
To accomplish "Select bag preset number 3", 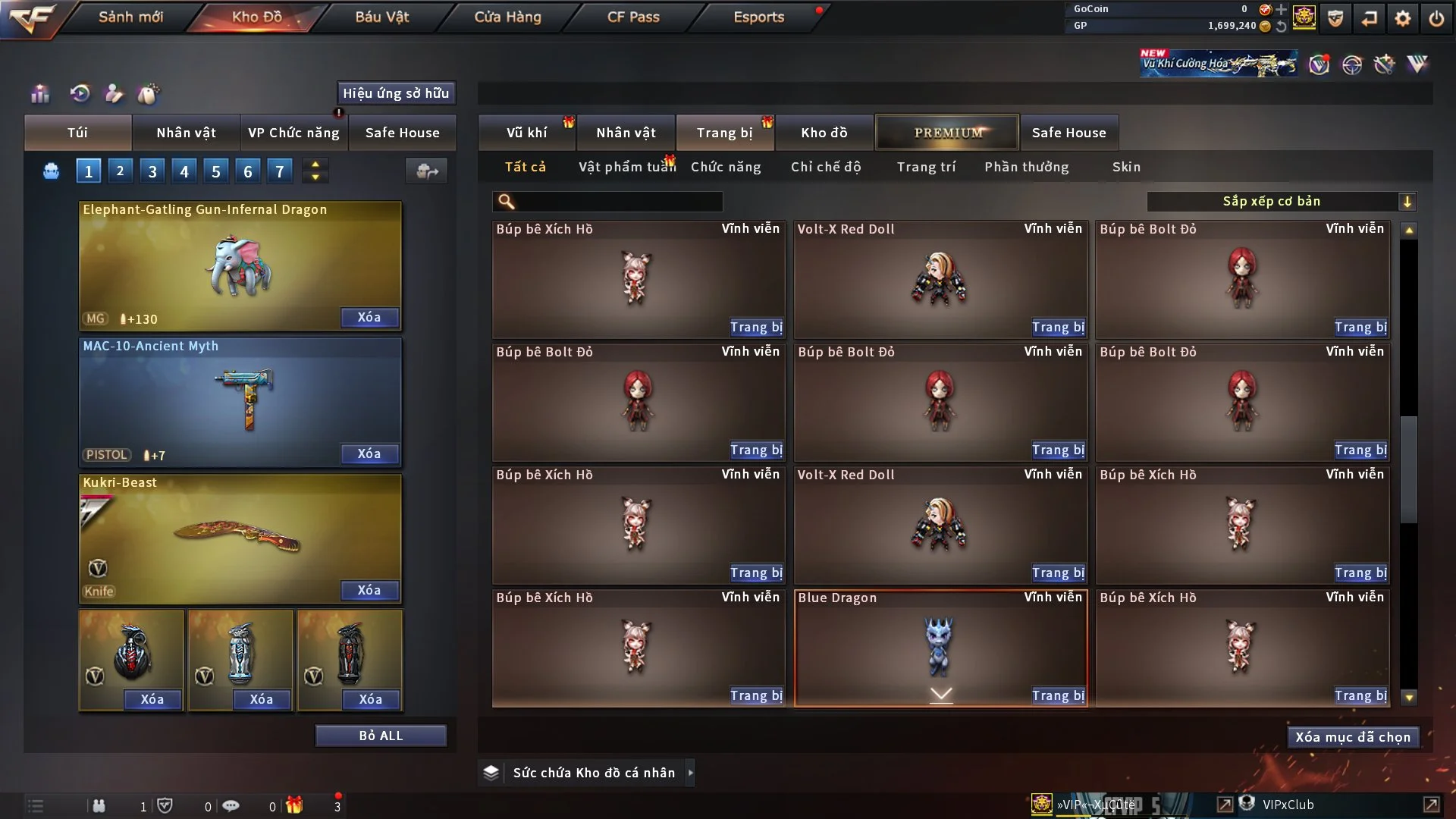I will pos(152,171).
